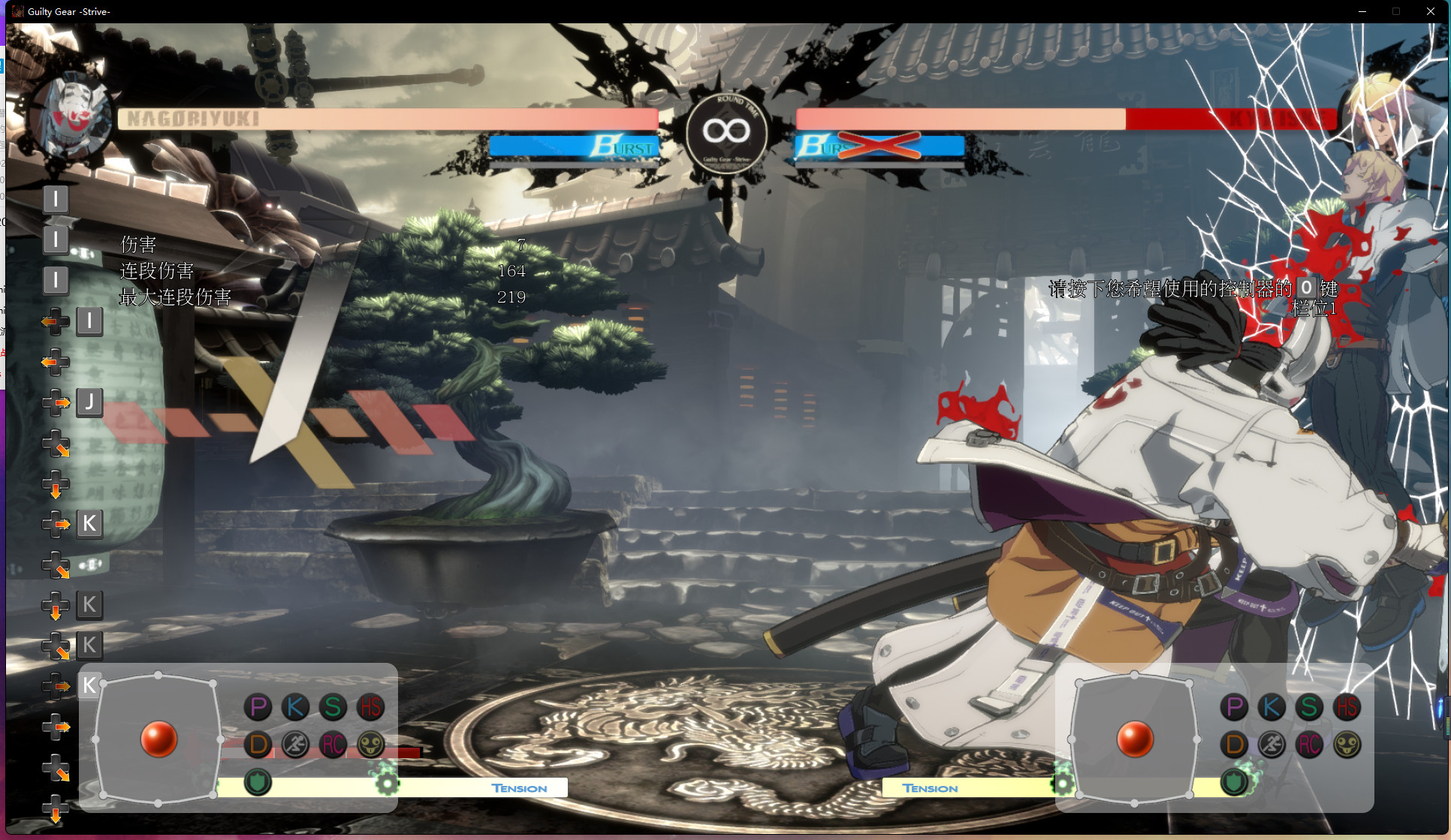Click the green Faultless Defense shield icon

point(258,781)
